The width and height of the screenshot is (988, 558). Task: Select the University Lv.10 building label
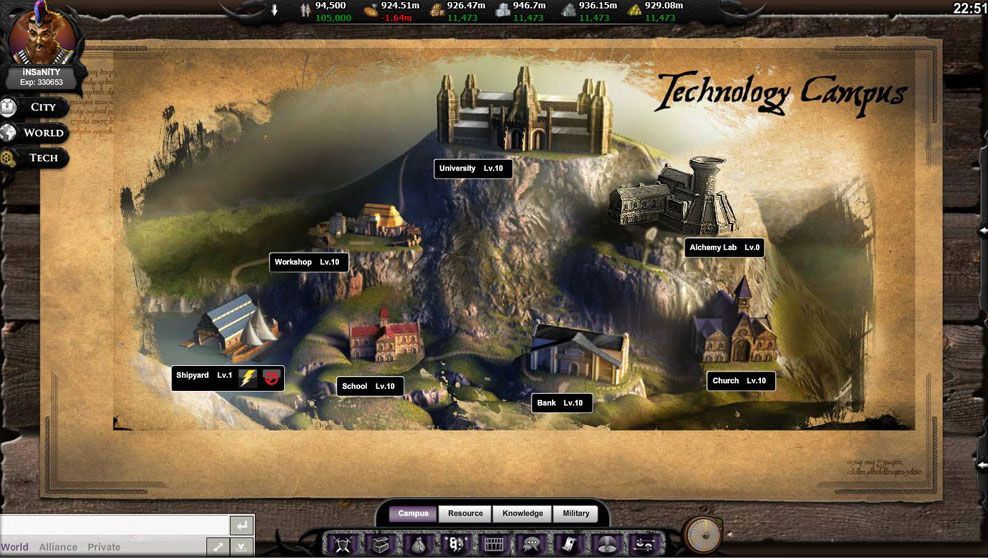coord(473,169)
